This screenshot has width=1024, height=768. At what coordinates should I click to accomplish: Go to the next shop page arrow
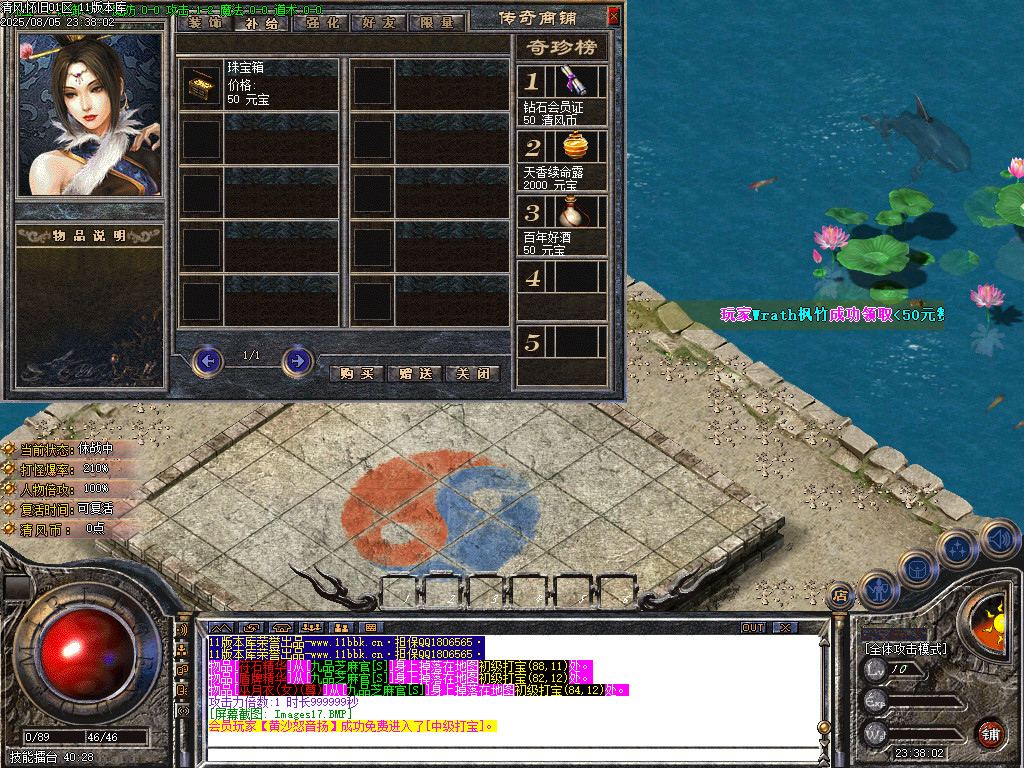(297, 360)
